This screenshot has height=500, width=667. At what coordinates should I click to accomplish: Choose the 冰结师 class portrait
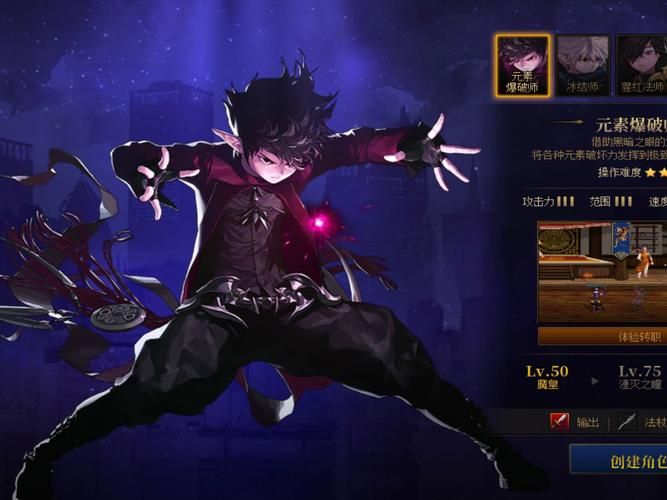click(582, 66)
